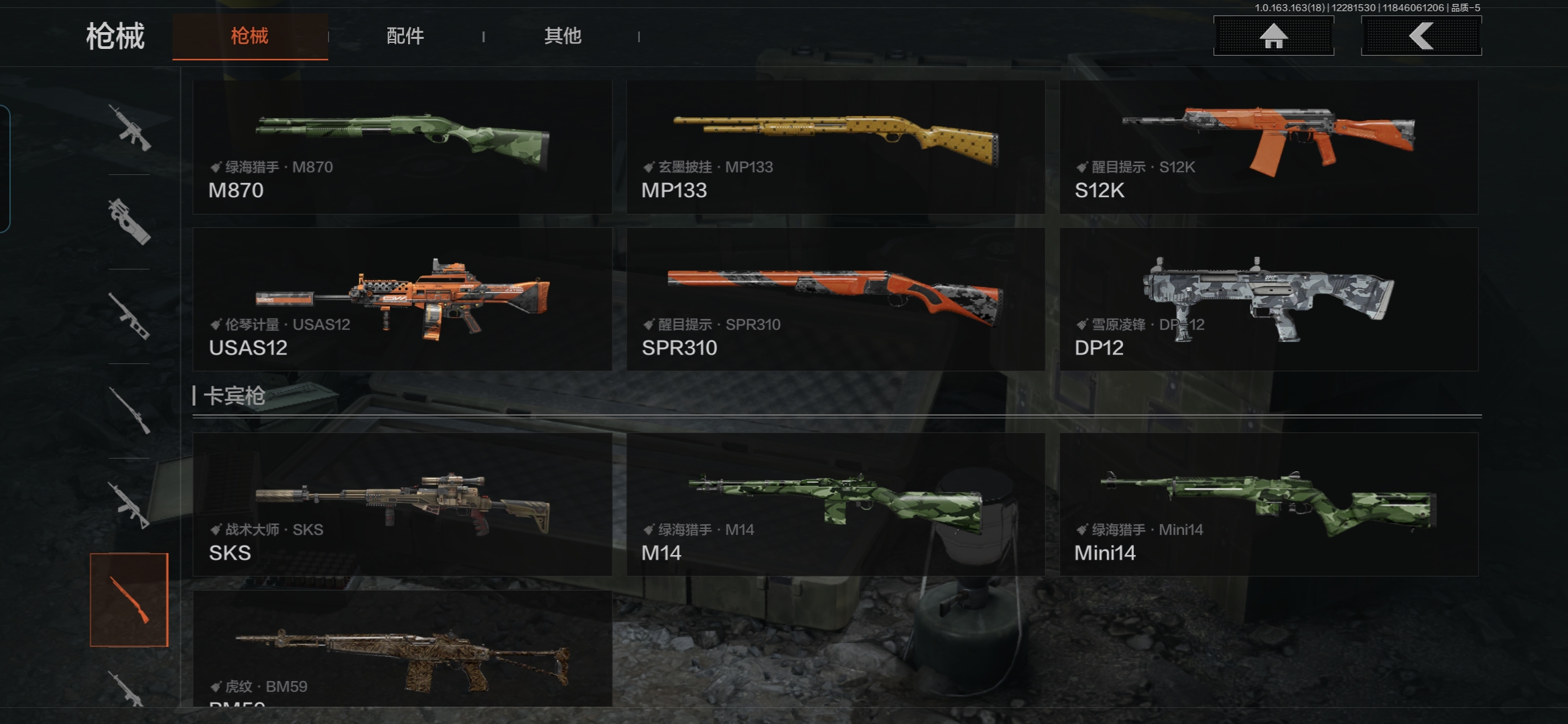The image size is (1568, 724).
Task: Select the orange S12K shotgun
Action: coord(1268,147)
